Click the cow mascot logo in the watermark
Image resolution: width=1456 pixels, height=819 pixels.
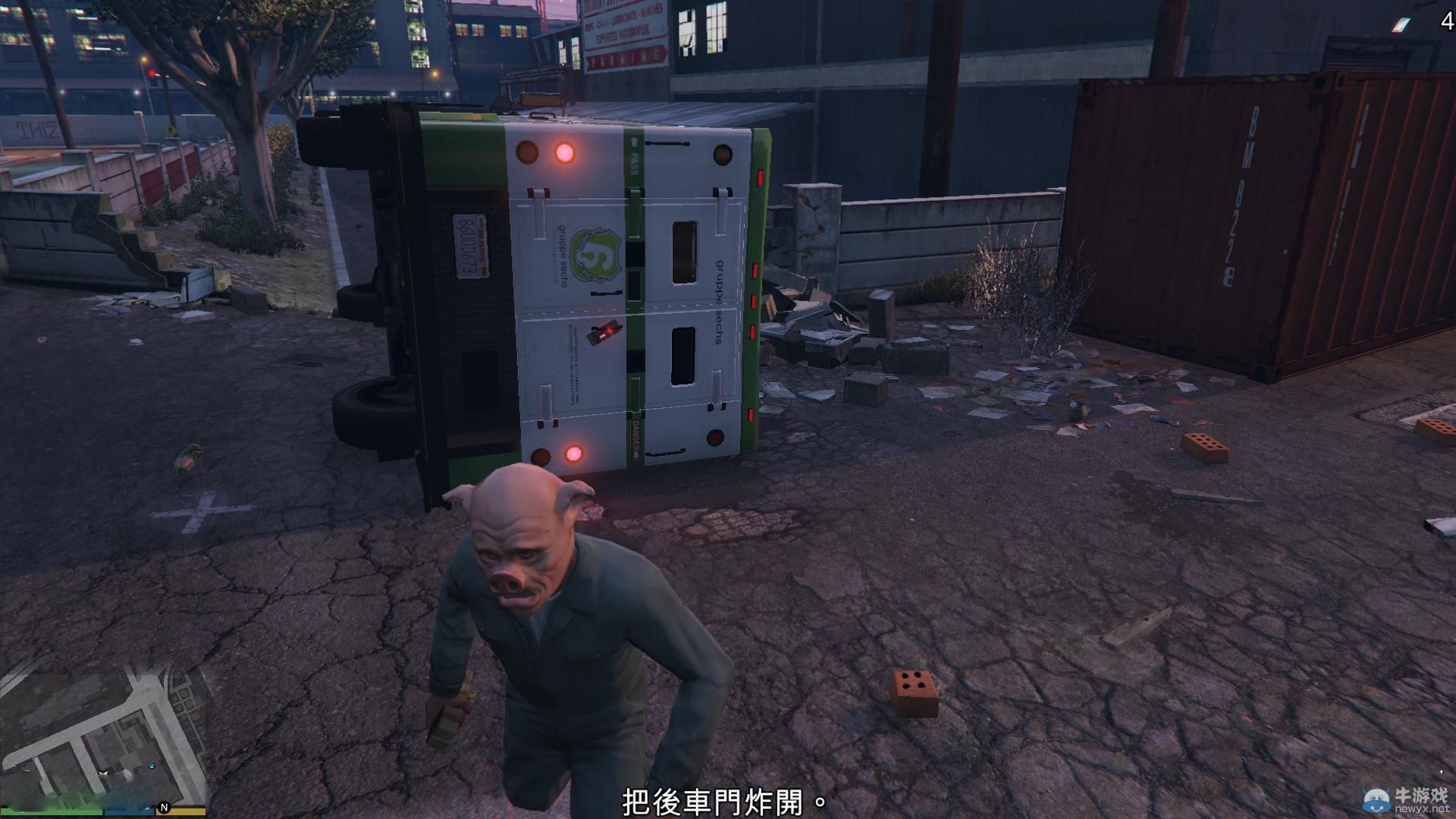pos(1376,800)
